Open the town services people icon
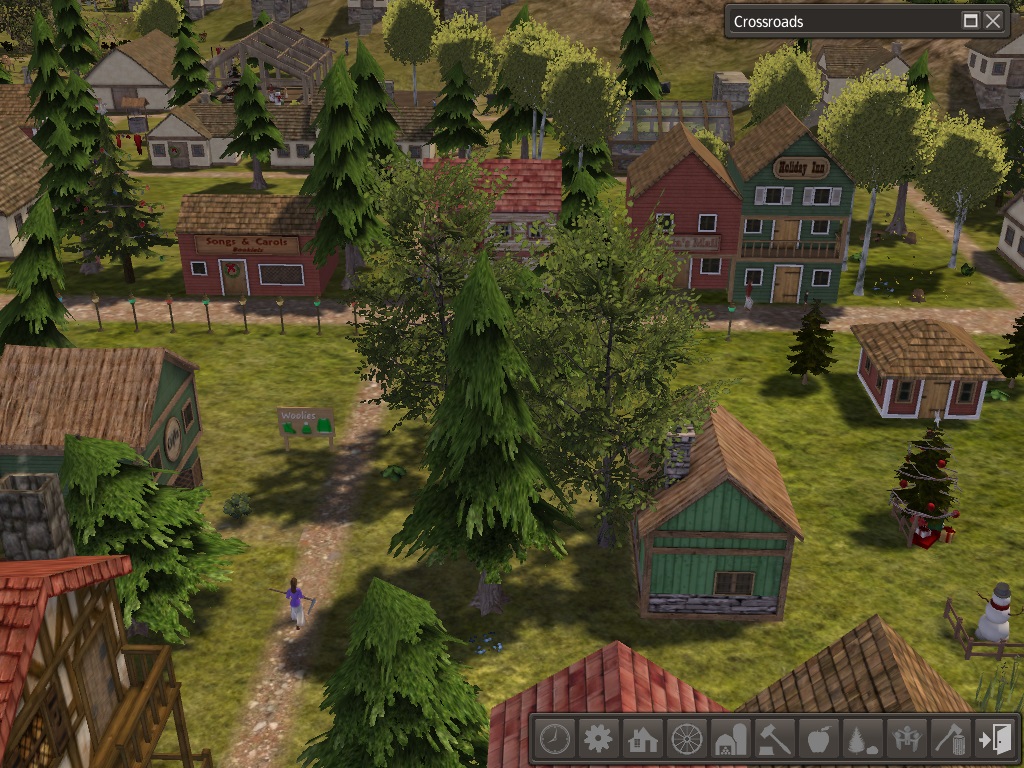 (x=906, y=740)
